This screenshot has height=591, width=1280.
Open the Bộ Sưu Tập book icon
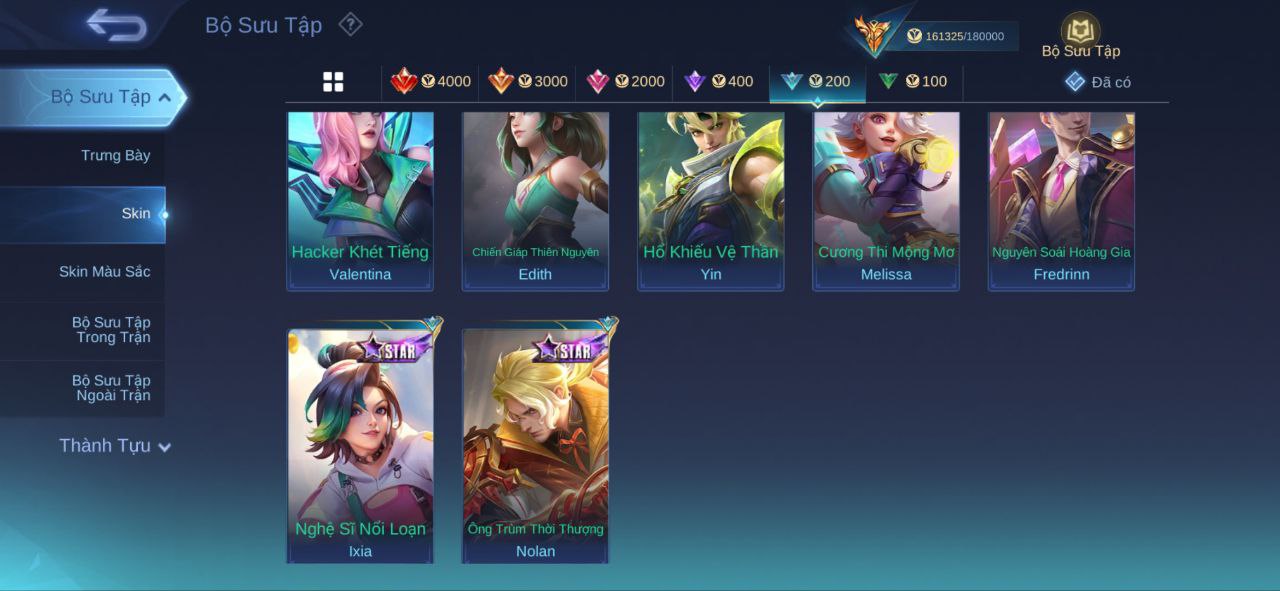[1080, 32]
